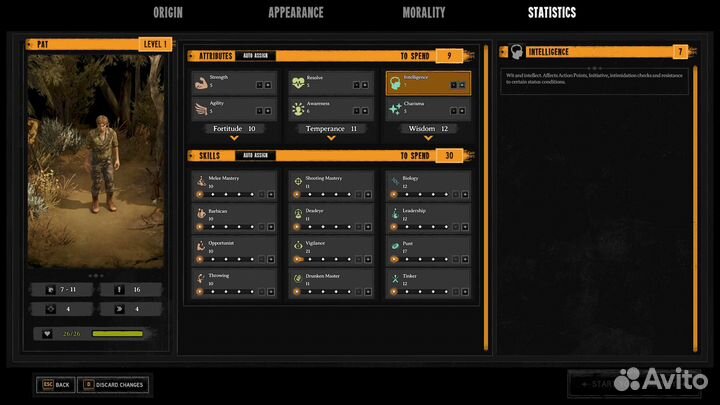Increase Intelligence with its plus button
The width and height of the screenshot is (720, 405).
point(462,86)
